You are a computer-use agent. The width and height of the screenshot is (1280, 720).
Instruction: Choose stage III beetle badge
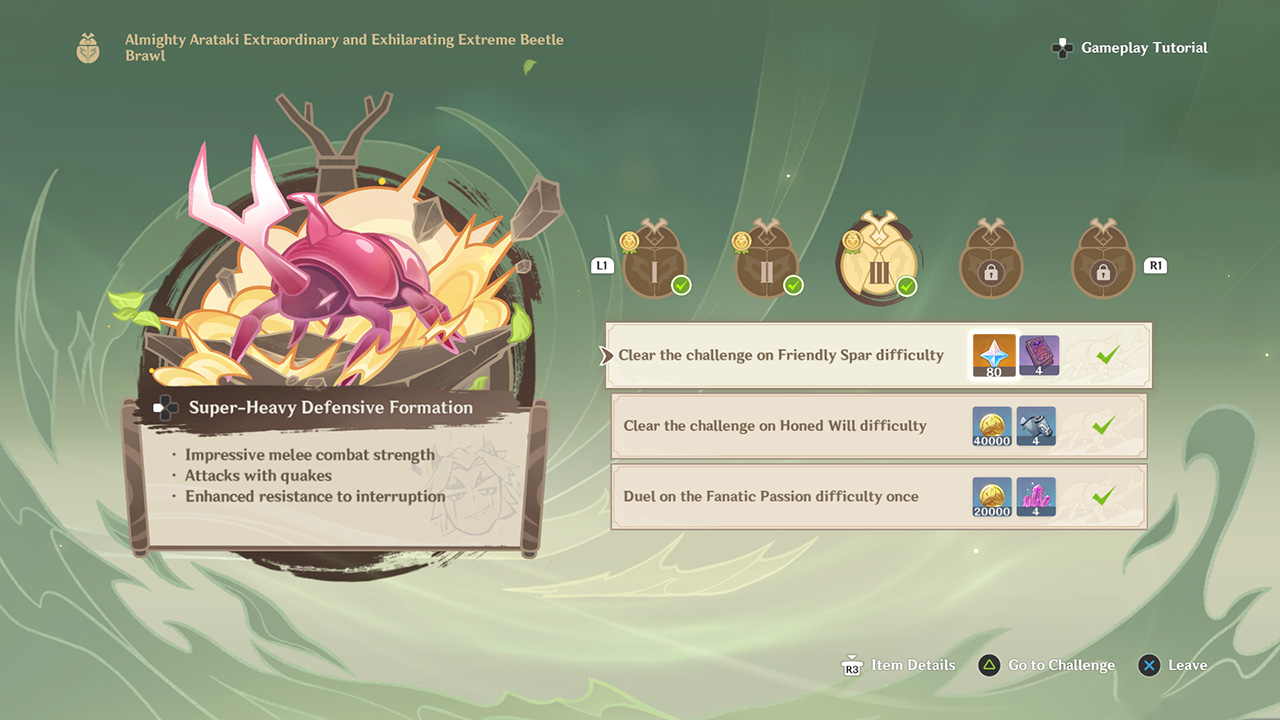click(x=879, y=259)
